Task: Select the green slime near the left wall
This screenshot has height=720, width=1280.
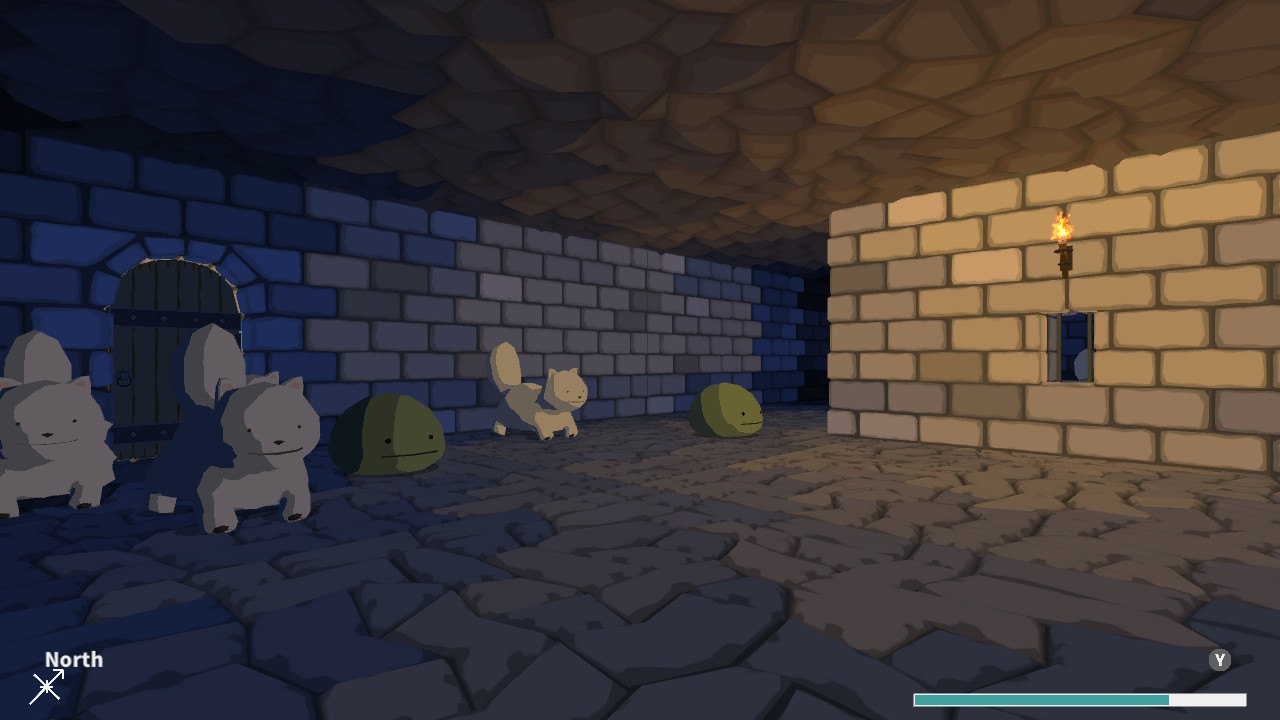Action: [x=388, y=435]
